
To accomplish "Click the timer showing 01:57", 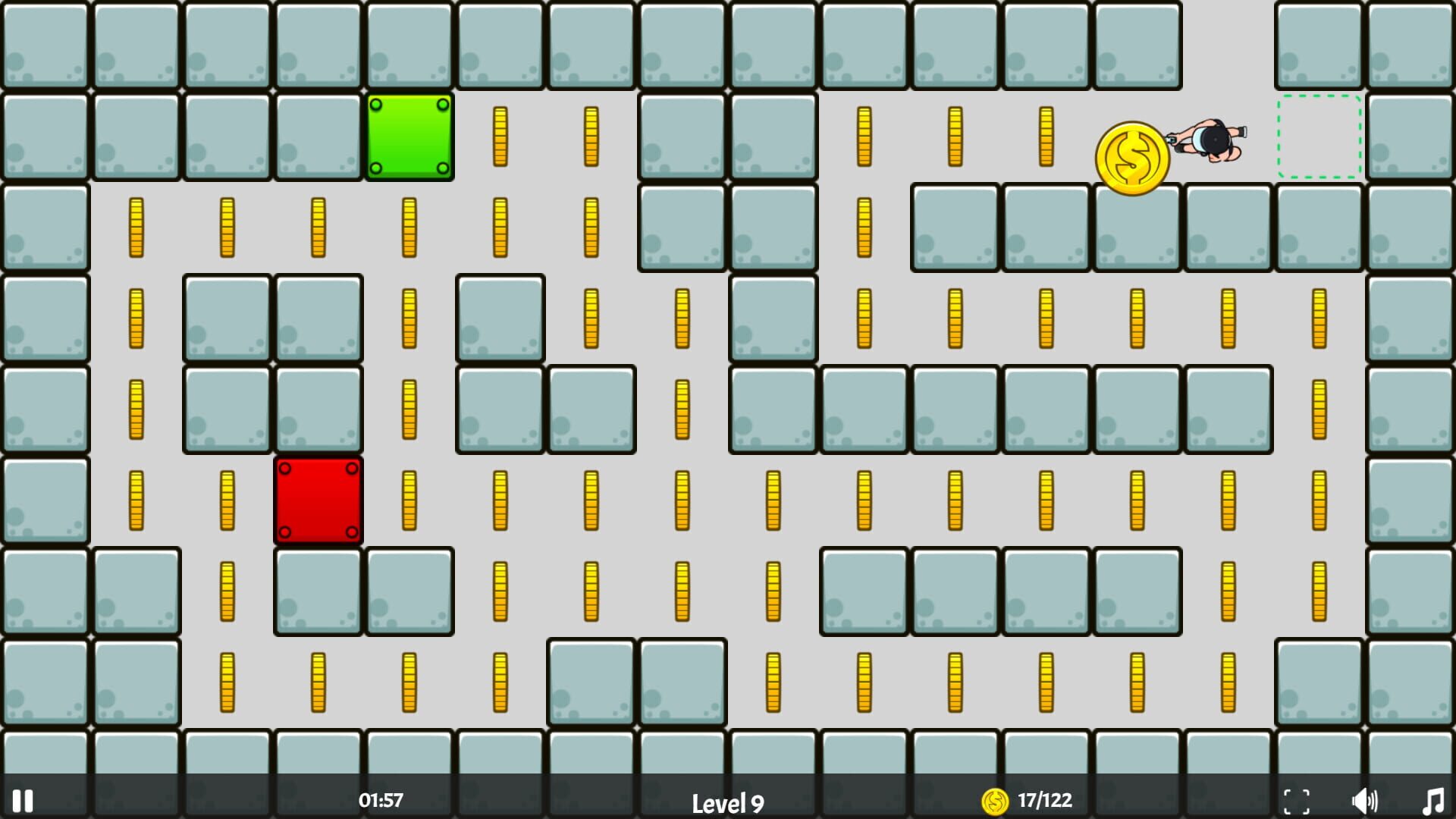I will [x=381, y=799].
